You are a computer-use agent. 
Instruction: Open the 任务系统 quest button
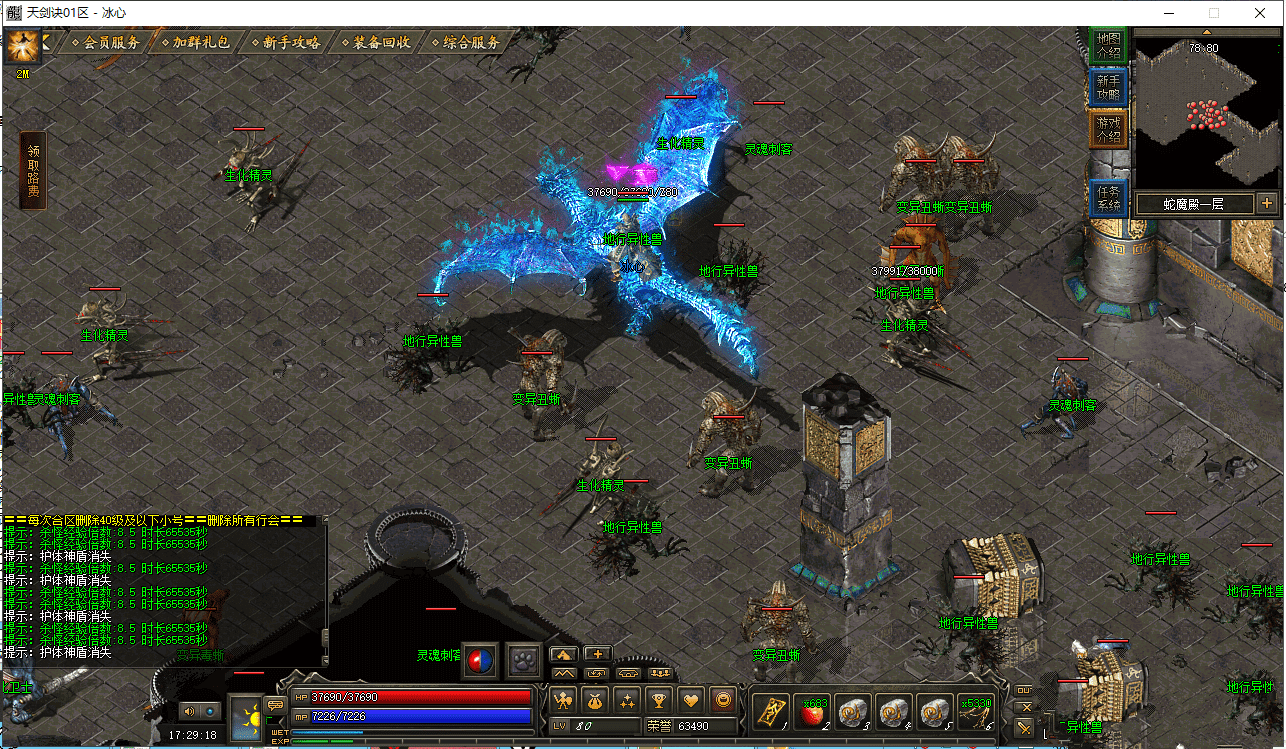tap(1108, 198)
